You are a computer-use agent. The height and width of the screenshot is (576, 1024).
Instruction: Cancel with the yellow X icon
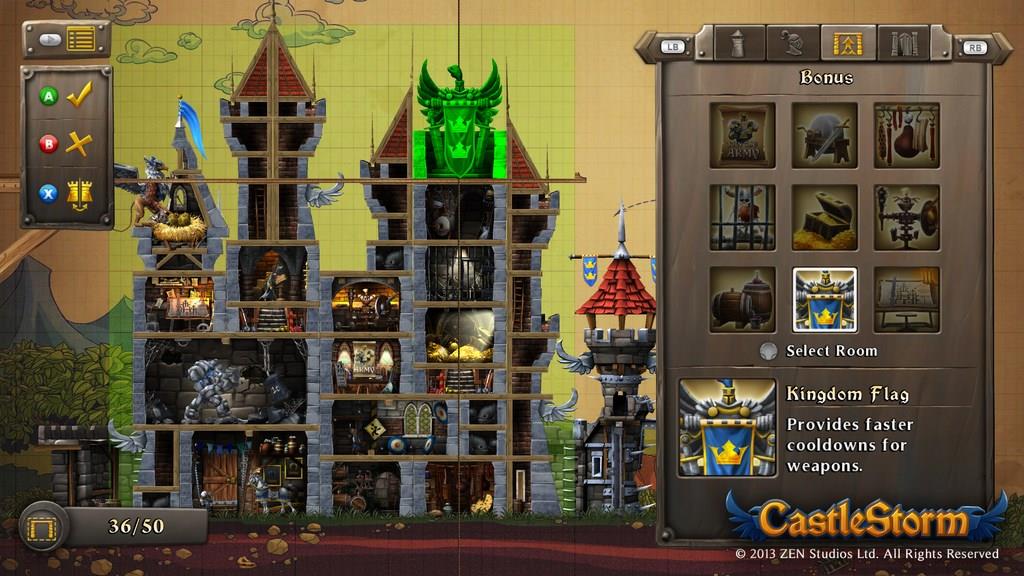(x=79, y=144)
